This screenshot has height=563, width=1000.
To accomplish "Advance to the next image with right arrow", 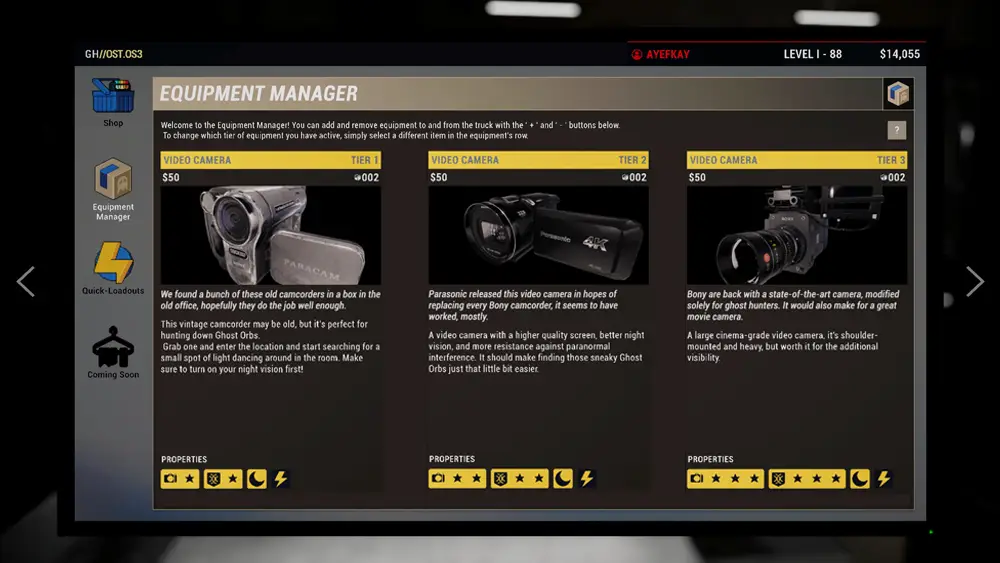I will click(x=974, y=282).
